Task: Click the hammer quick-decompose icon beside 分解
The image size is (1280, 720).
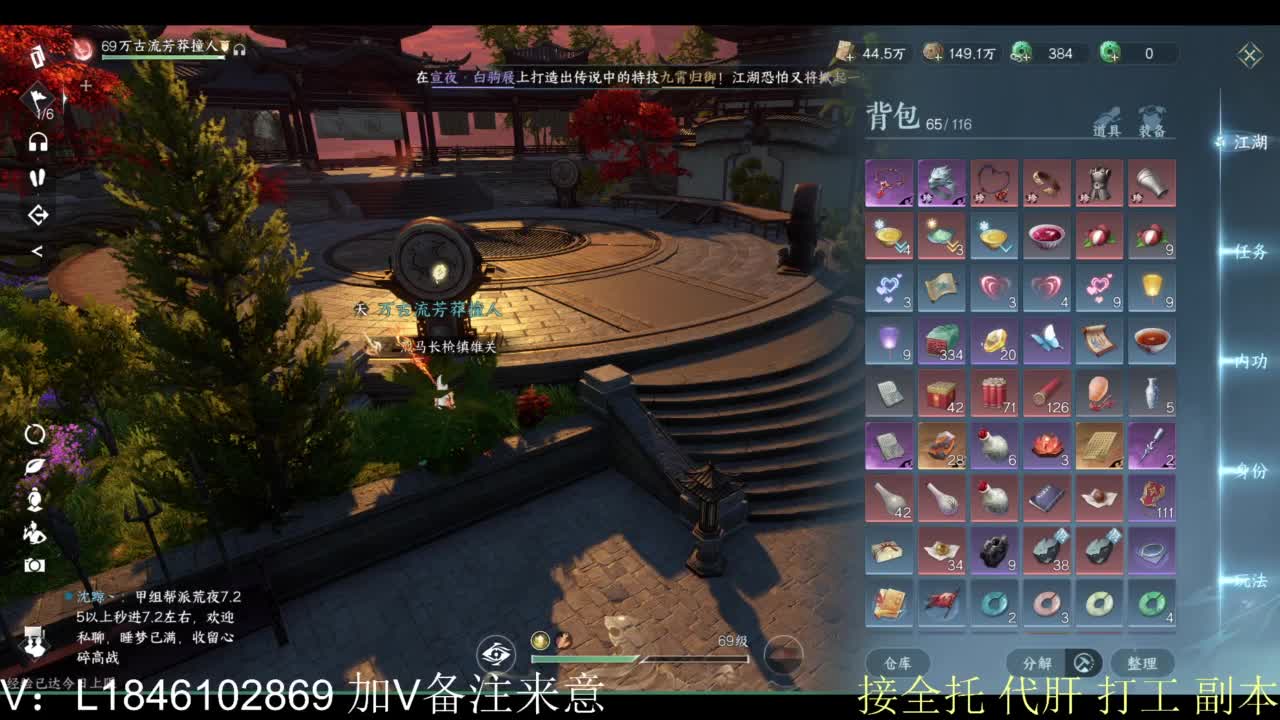Action: tap(1083, 662)
